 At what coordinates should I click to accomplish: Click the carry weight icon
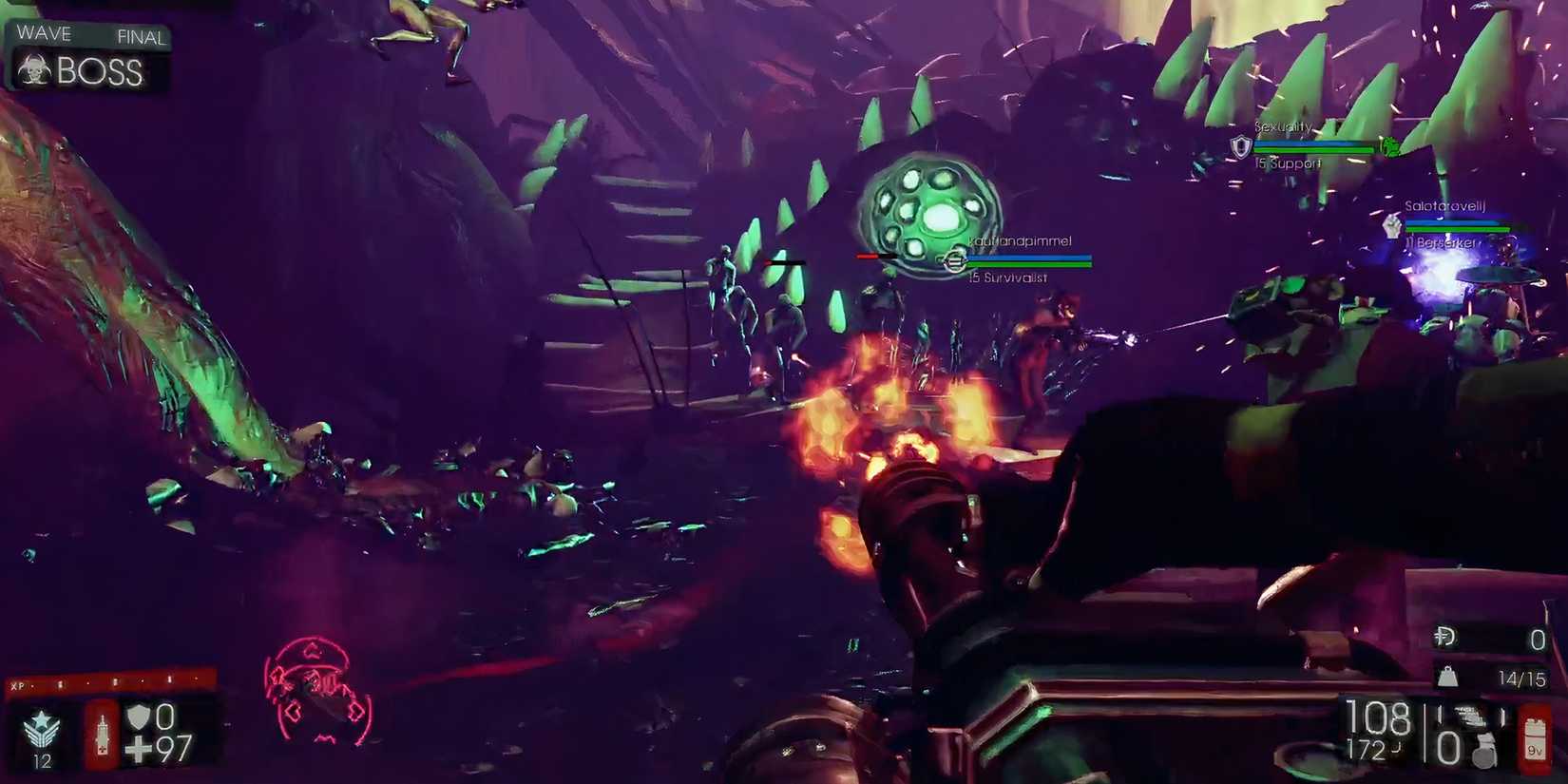click(1448, 677)
